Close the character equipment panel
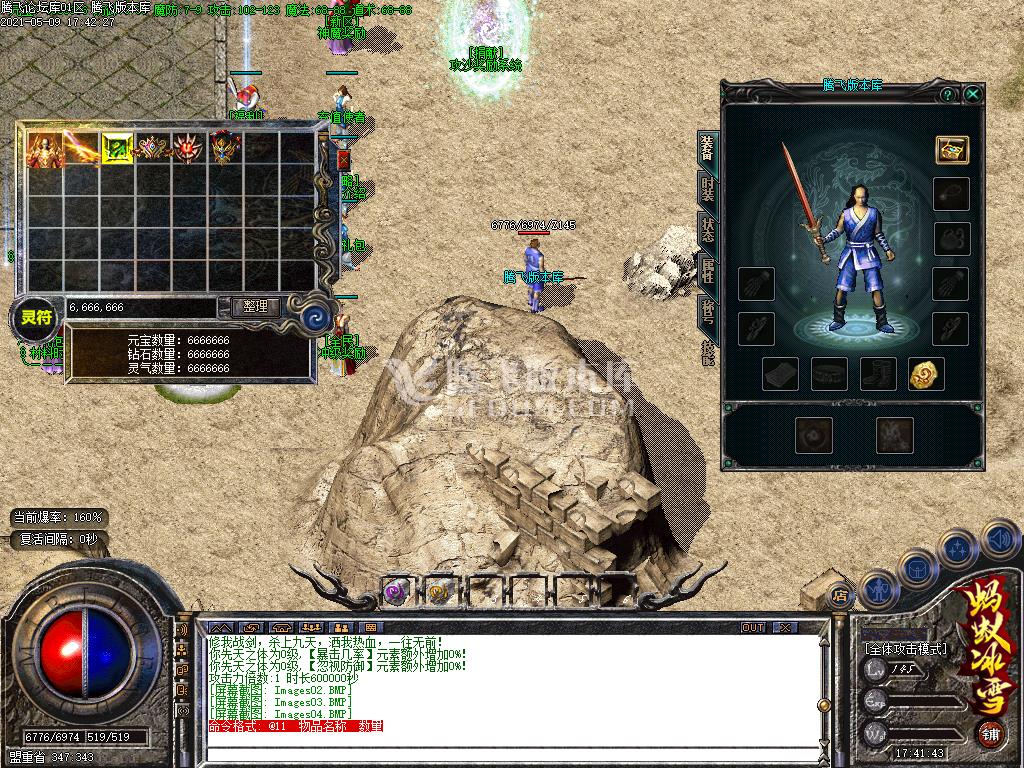 click(x=972, y=94)
